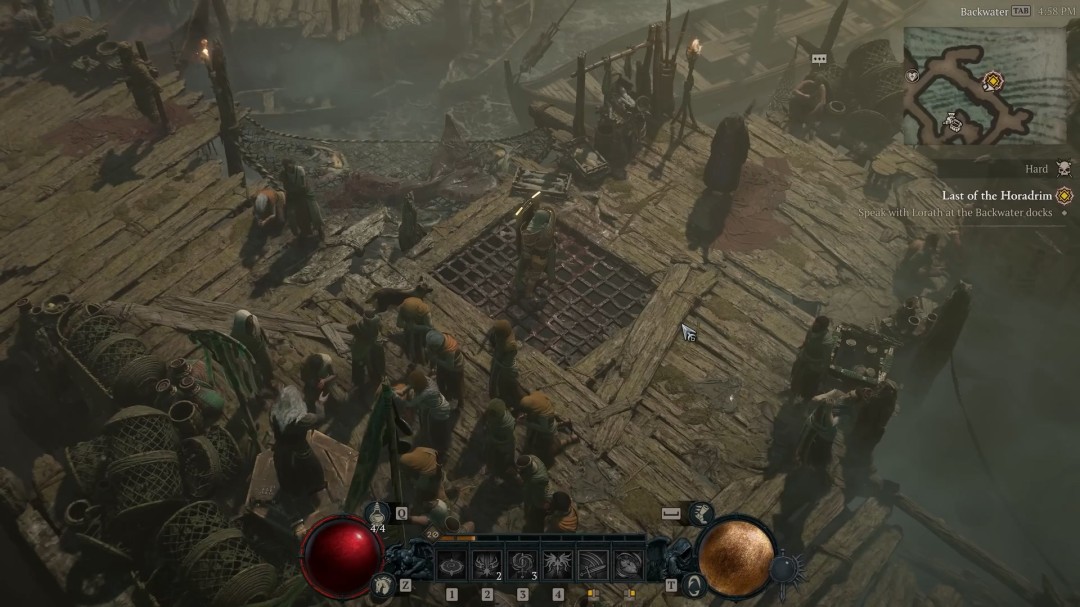Use the winged skill in slot four
1080x607 pixels.
557,566
